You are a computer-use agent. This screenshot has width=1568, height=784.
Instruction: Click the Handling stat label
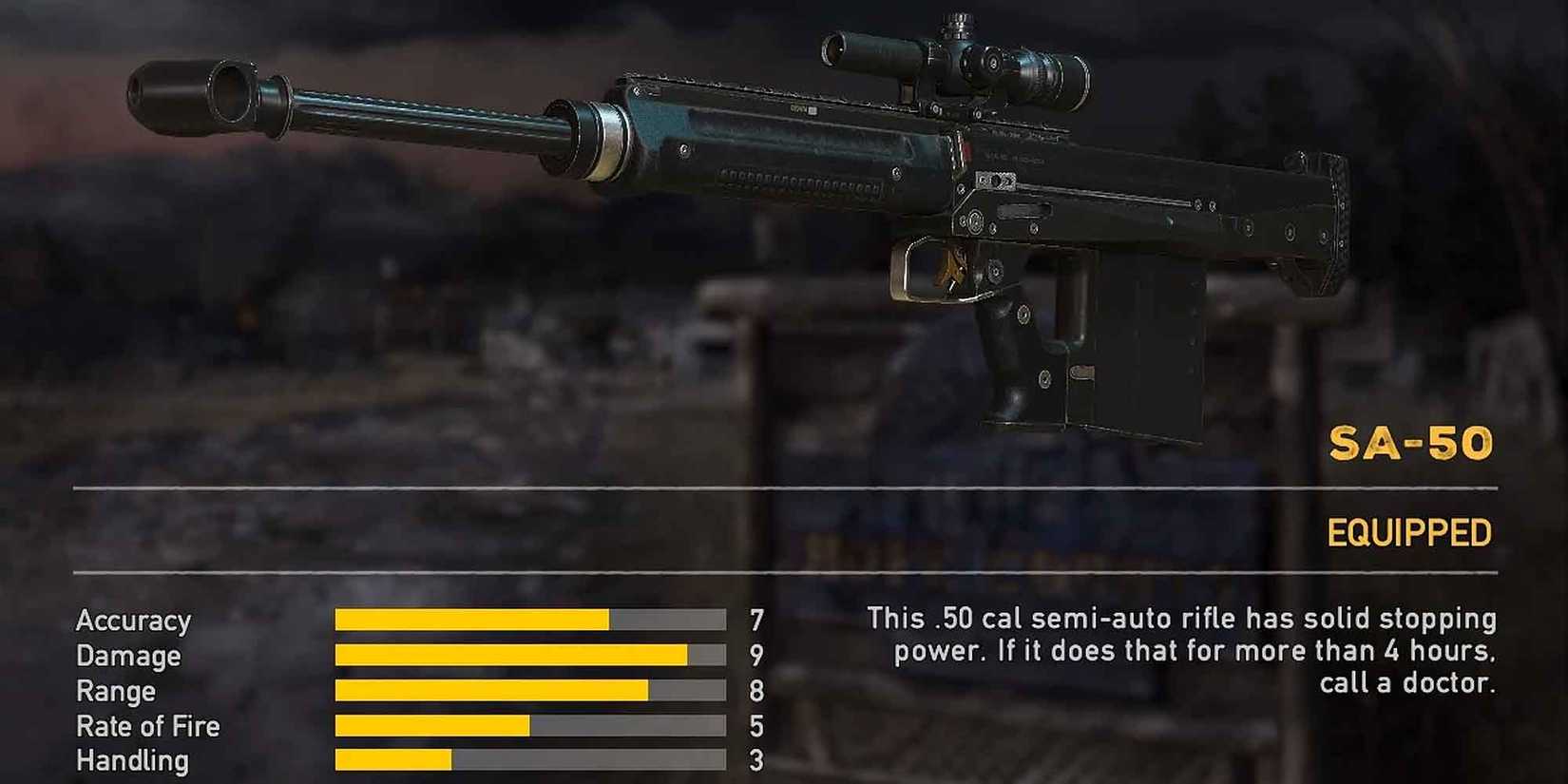(x=132, y=759)
